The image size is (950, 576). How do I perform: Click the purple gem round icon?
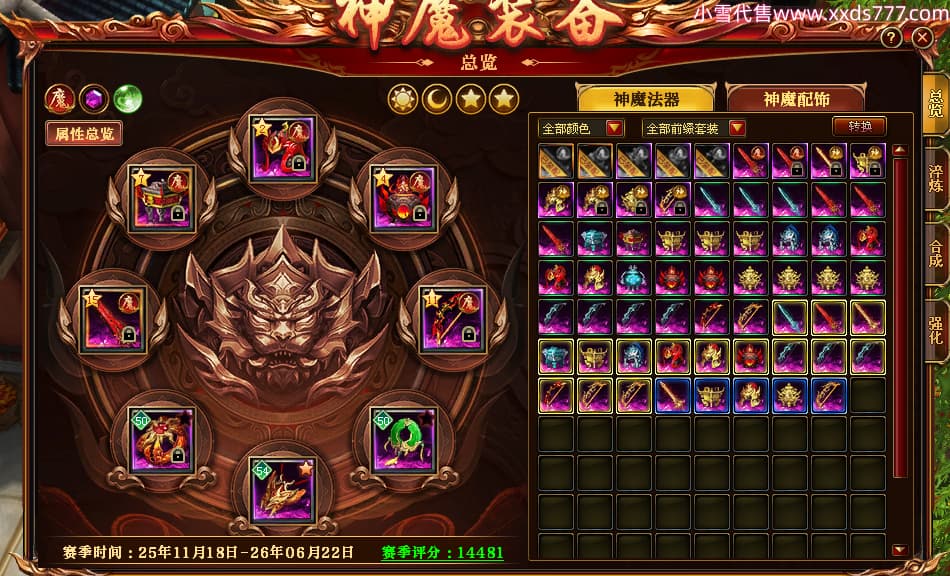[x=93, y=99]
